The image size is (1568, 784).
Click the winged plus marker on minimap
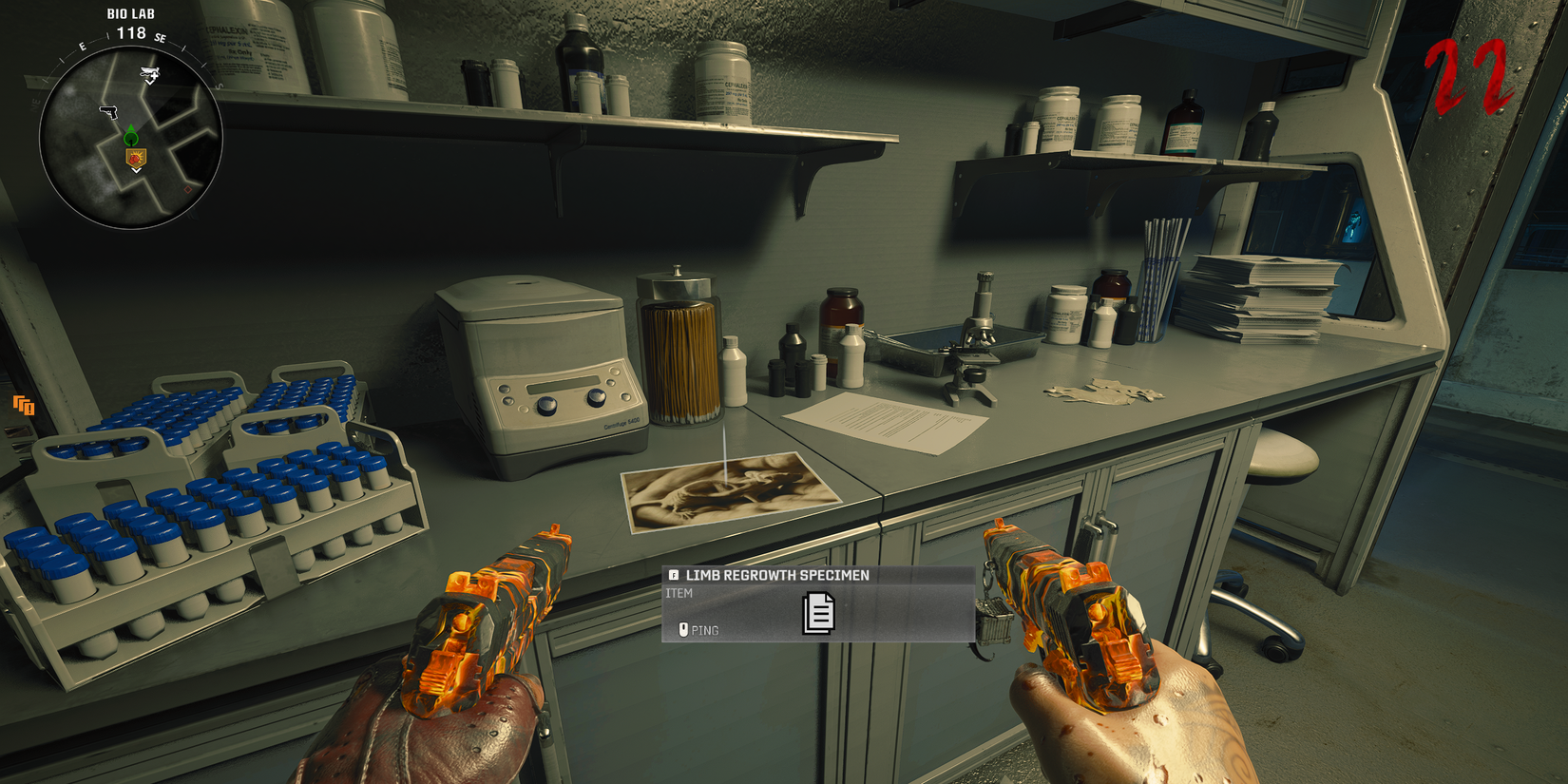[149, 73]
